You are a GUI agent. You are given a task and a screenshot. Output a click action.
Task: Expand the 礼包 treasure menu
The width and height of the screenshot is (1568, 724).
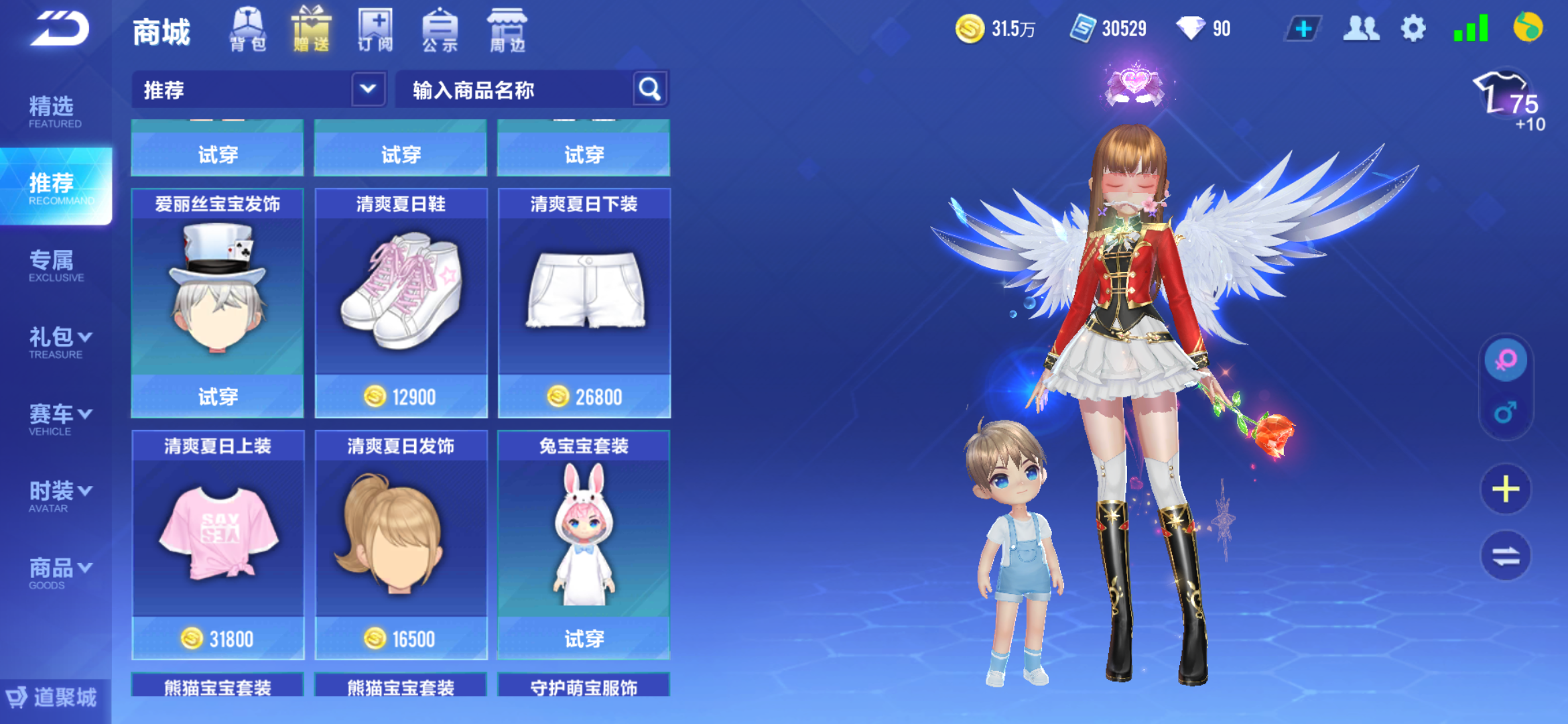point(57,337)
